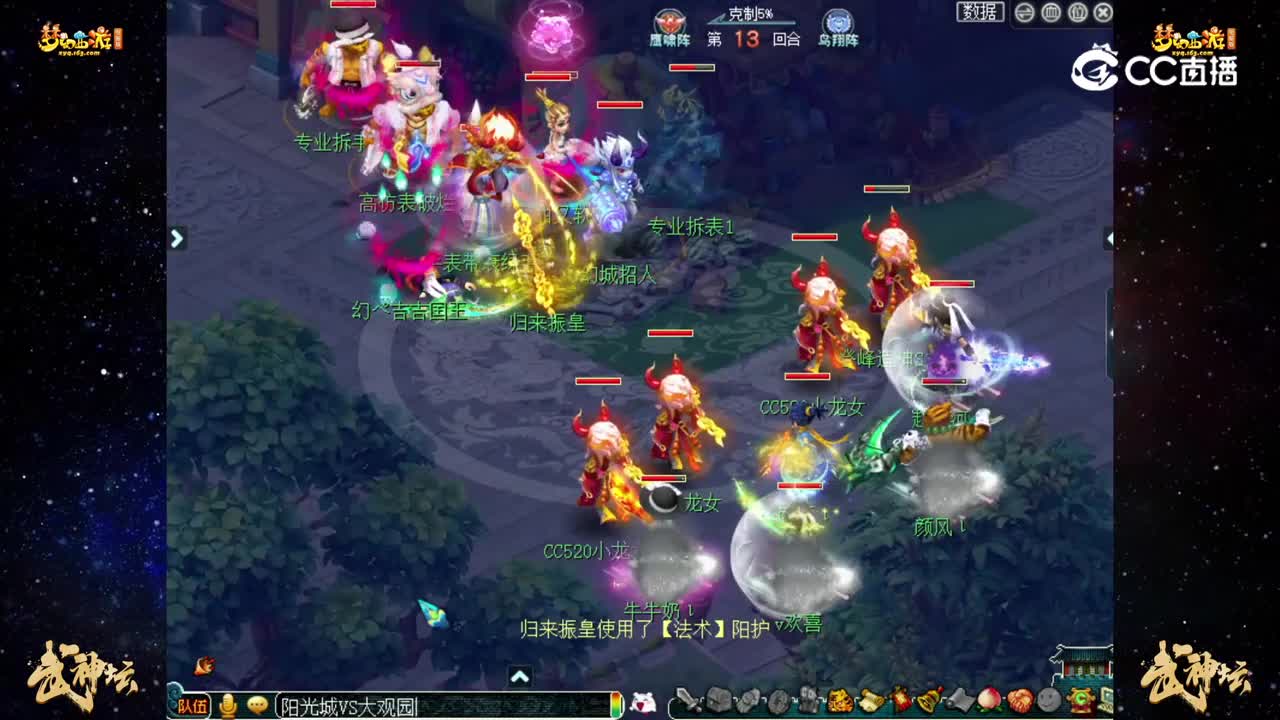Screen dimensions: 1280x720
Task: Click the rainbow gradient bar beside the chat input
Action: [x=615, y=703]
